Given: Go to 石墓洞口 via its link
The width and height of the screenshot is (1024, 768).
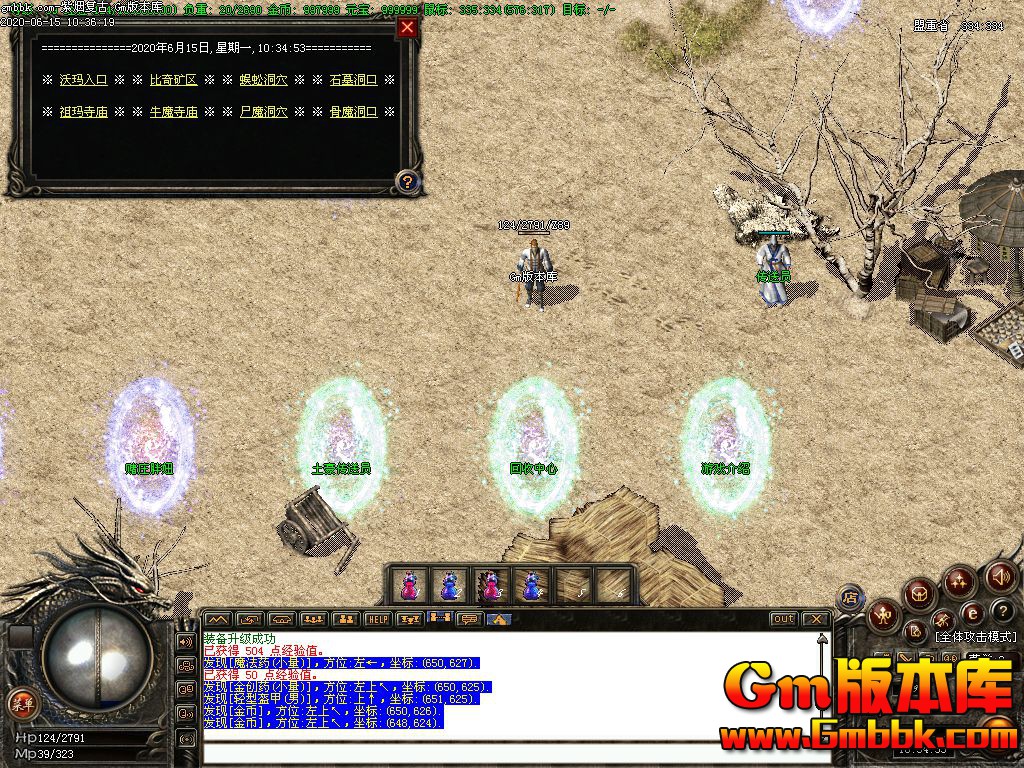Looking at the screenshot, I should pos(353,80).
